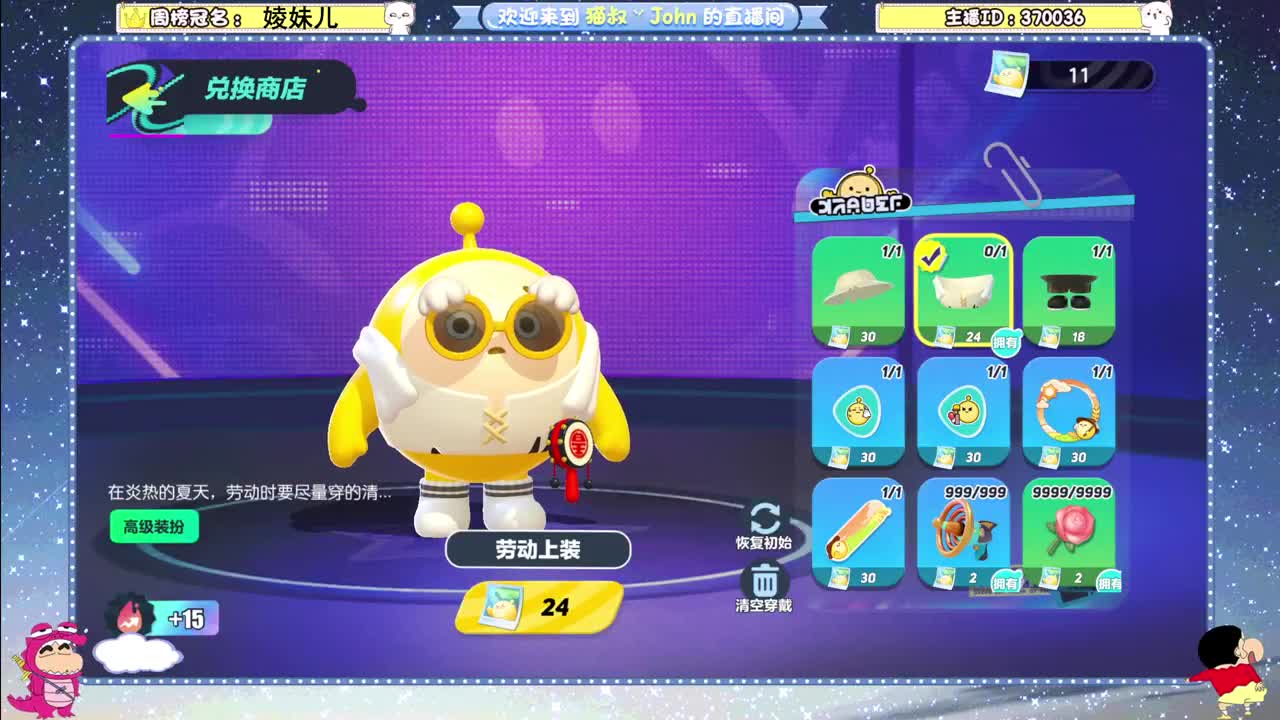This screenshot has height=720, width=1280.
Task: Select the explorer hat costume item
Action: (x=858, y=290)
